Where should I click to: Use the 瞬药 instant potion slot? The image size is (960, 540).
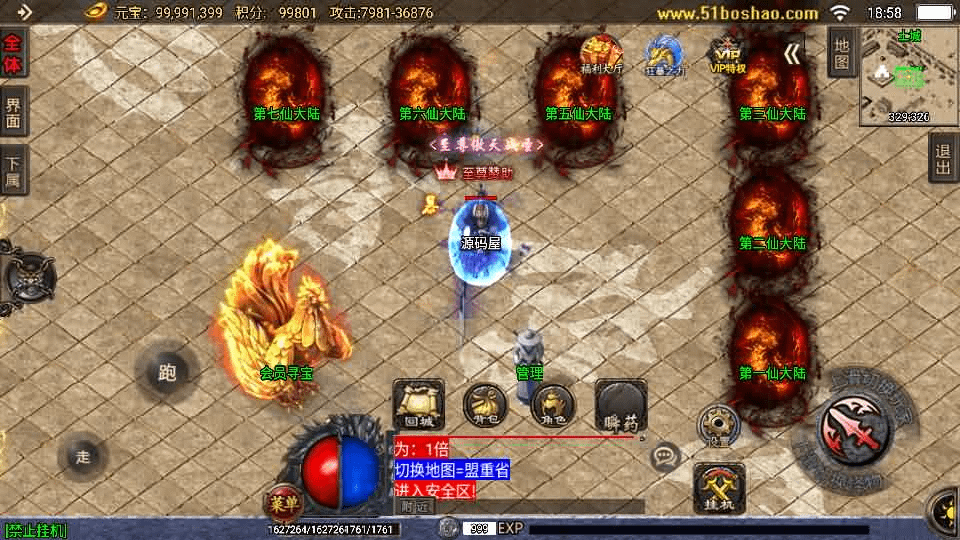(620, 405)
